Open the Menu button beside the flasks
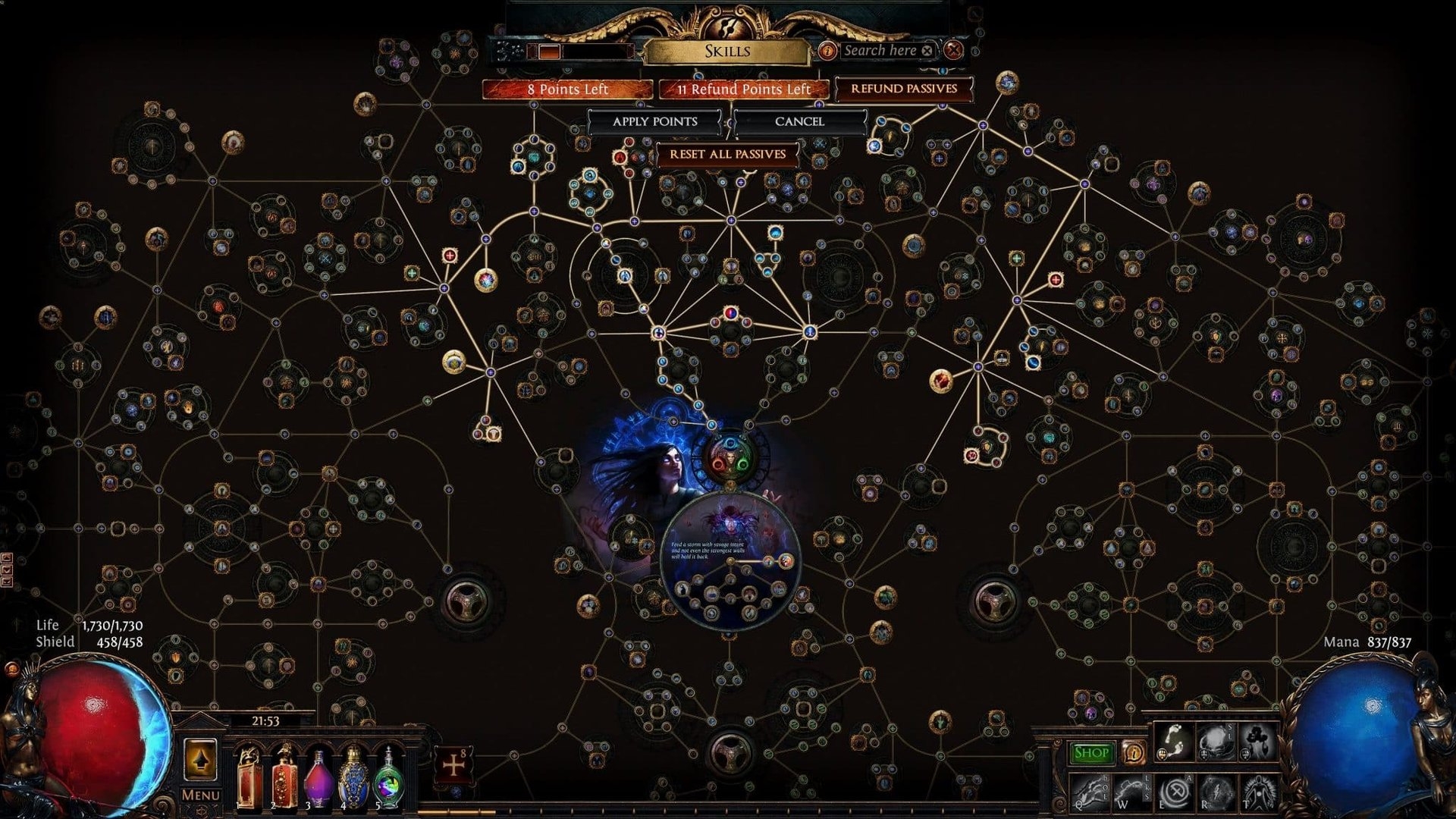Image resolution: width=1456 pixels, height=819 pixels. (x=200, y=795)
